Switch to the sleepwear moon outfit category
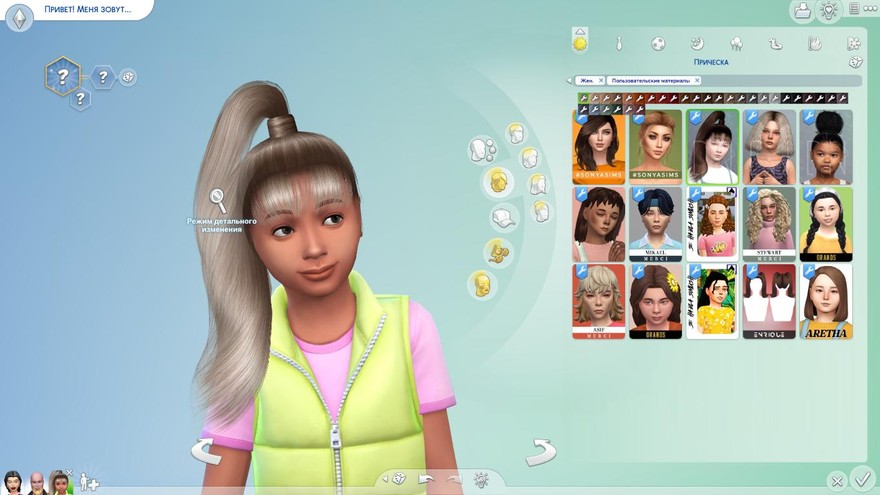Image resolution: width=880 pixels, height=495 pixels. 697,43
